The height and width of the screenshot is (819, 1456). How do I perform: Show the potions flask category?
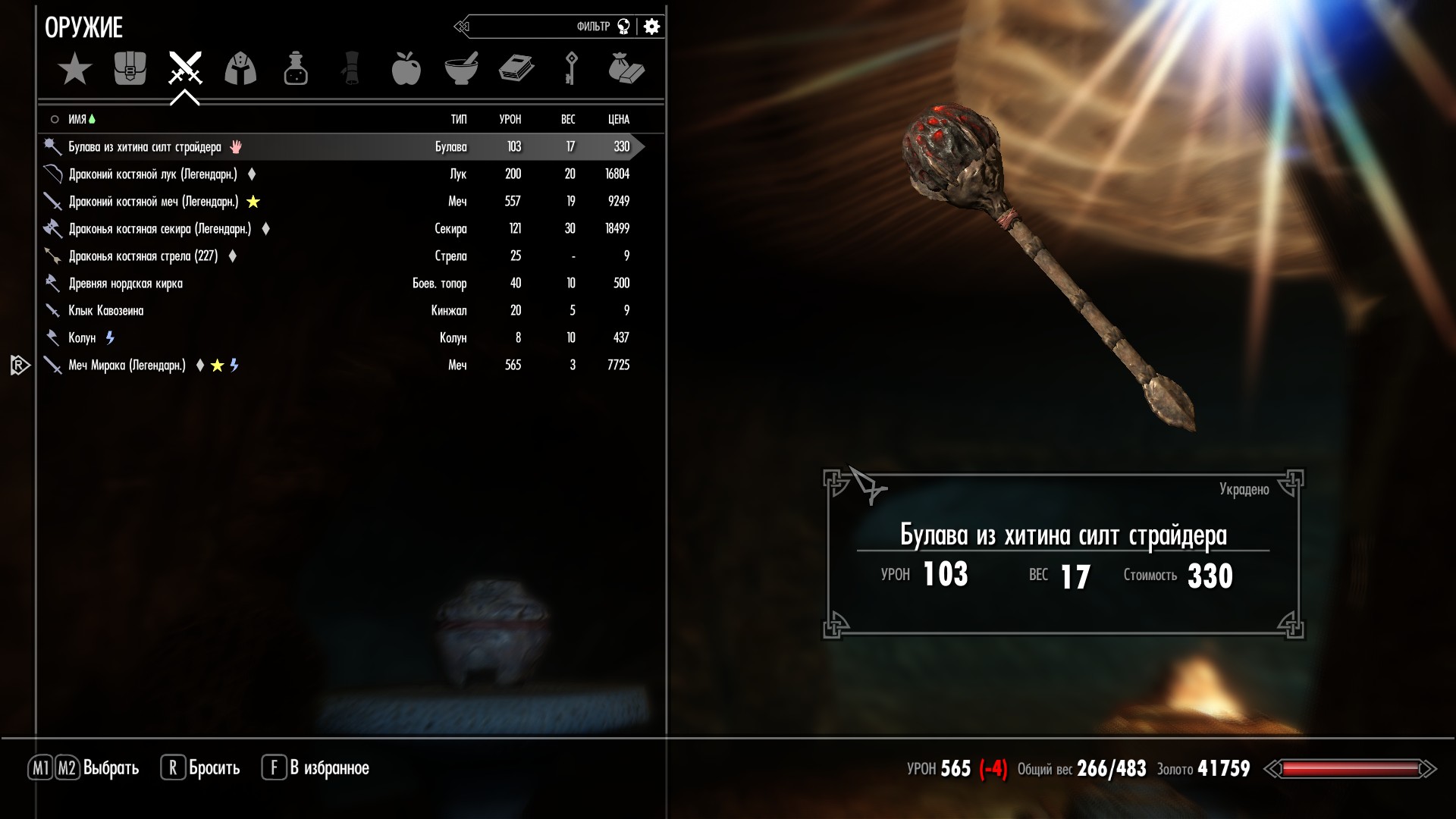tap(296, 69)
